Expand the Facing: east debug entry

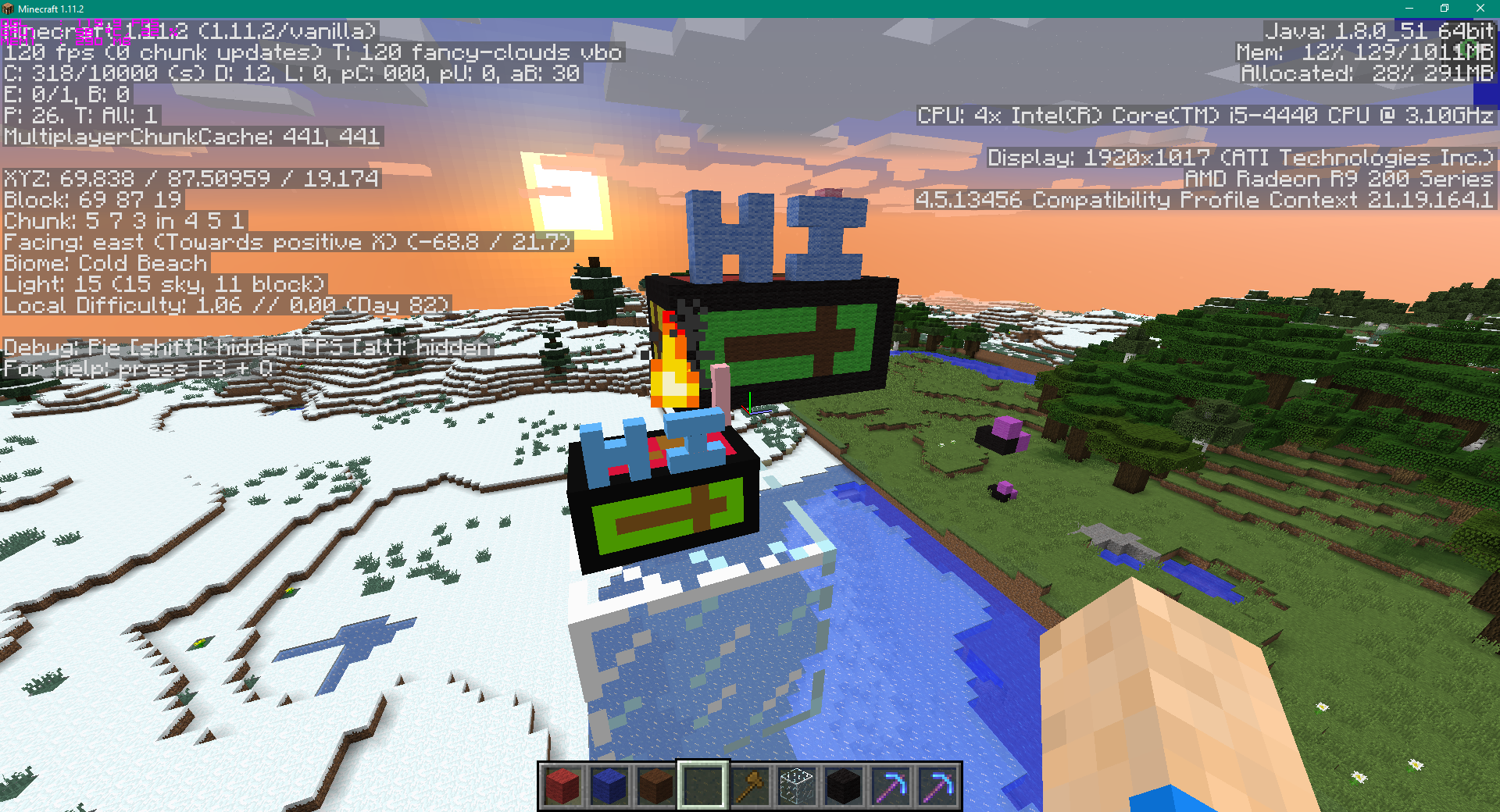285,242
